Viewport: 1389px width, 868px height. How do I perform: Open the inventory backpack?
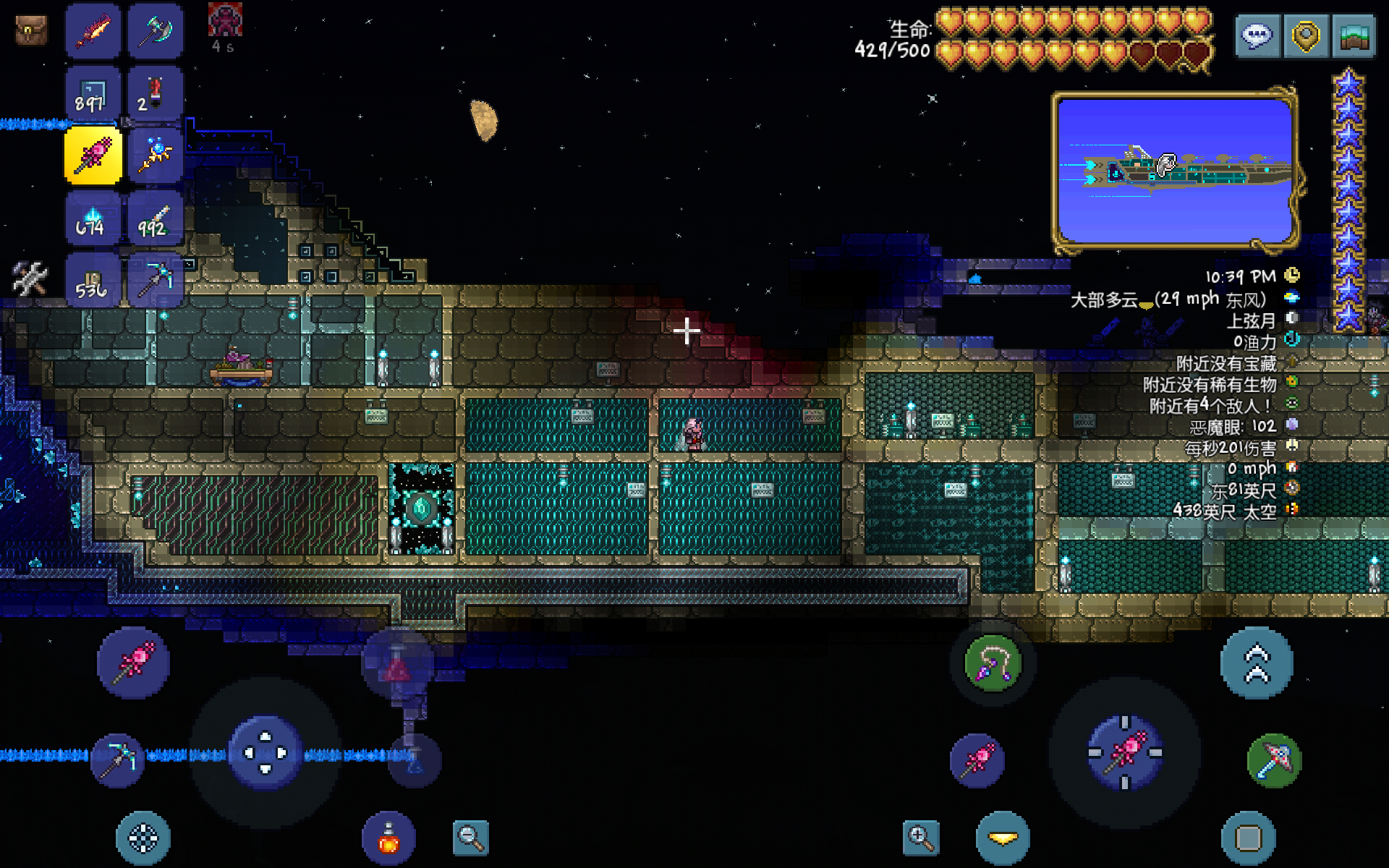click(x=30, y=30)
